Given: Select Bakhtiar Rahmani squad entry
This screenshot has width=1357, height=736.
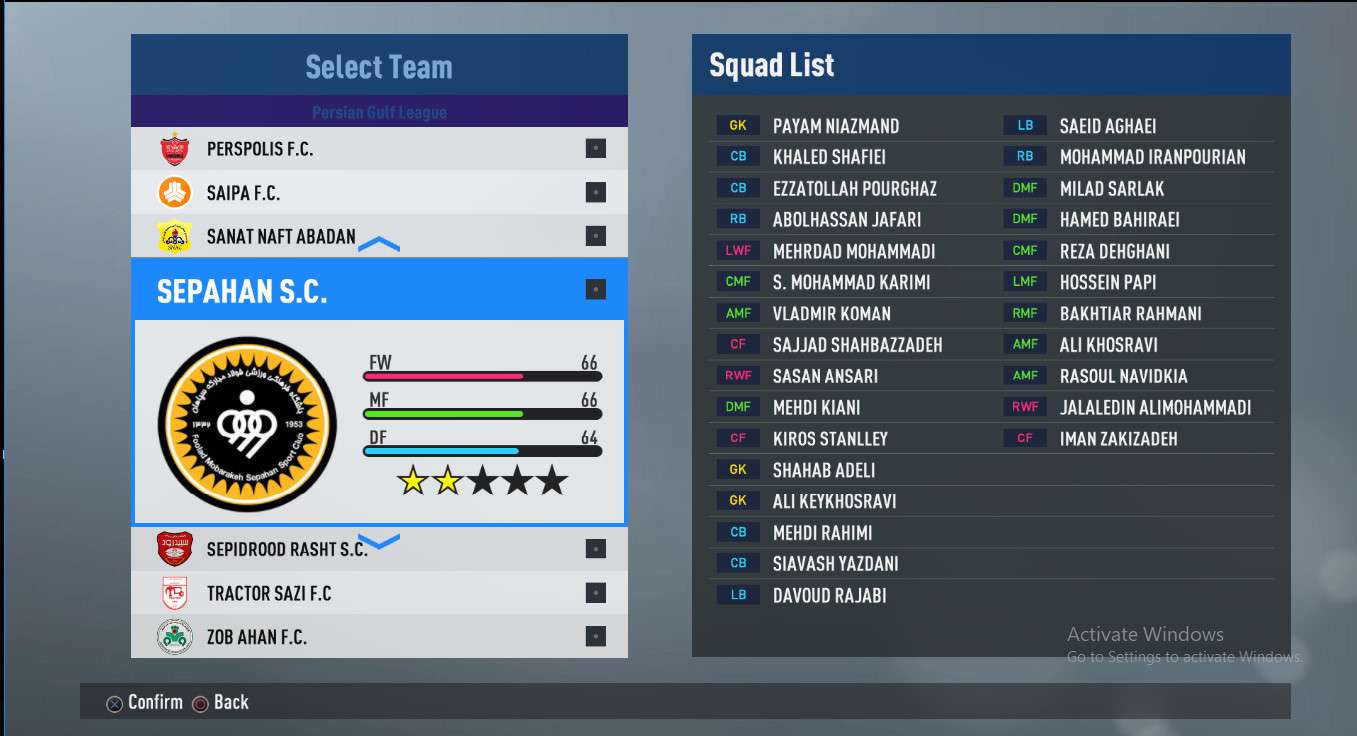Looking at the screenshot, I should 1130,313.
